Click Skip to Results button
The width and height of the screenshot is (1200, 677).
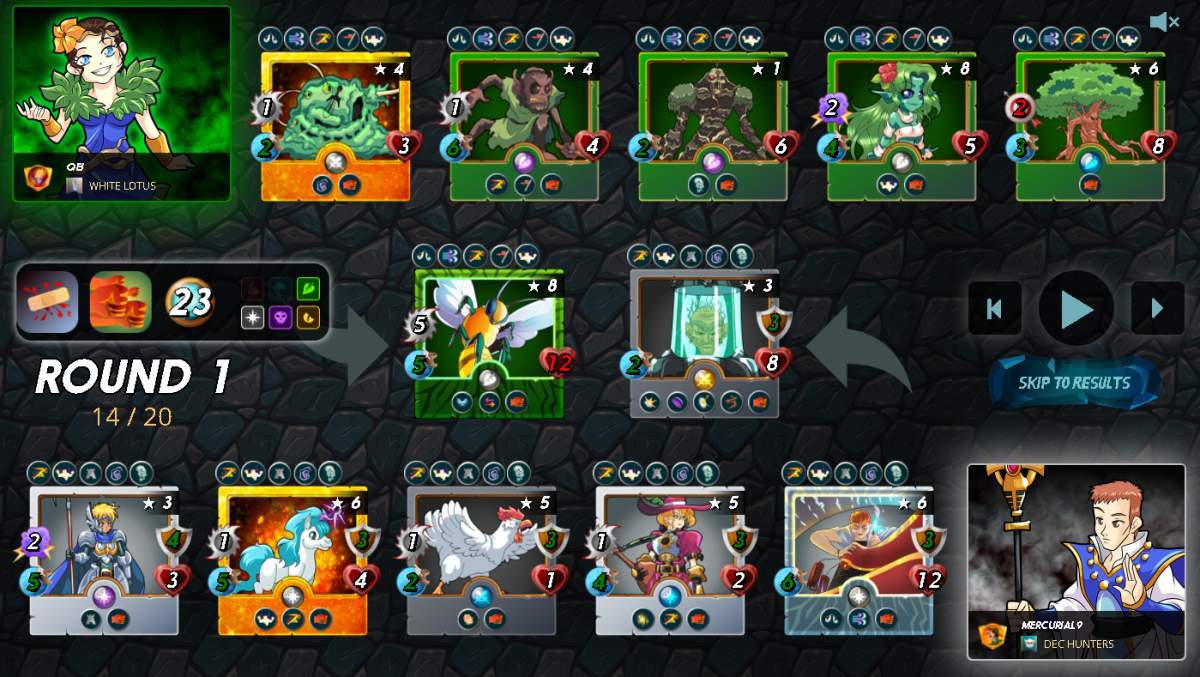click(x=1074, y=383)
